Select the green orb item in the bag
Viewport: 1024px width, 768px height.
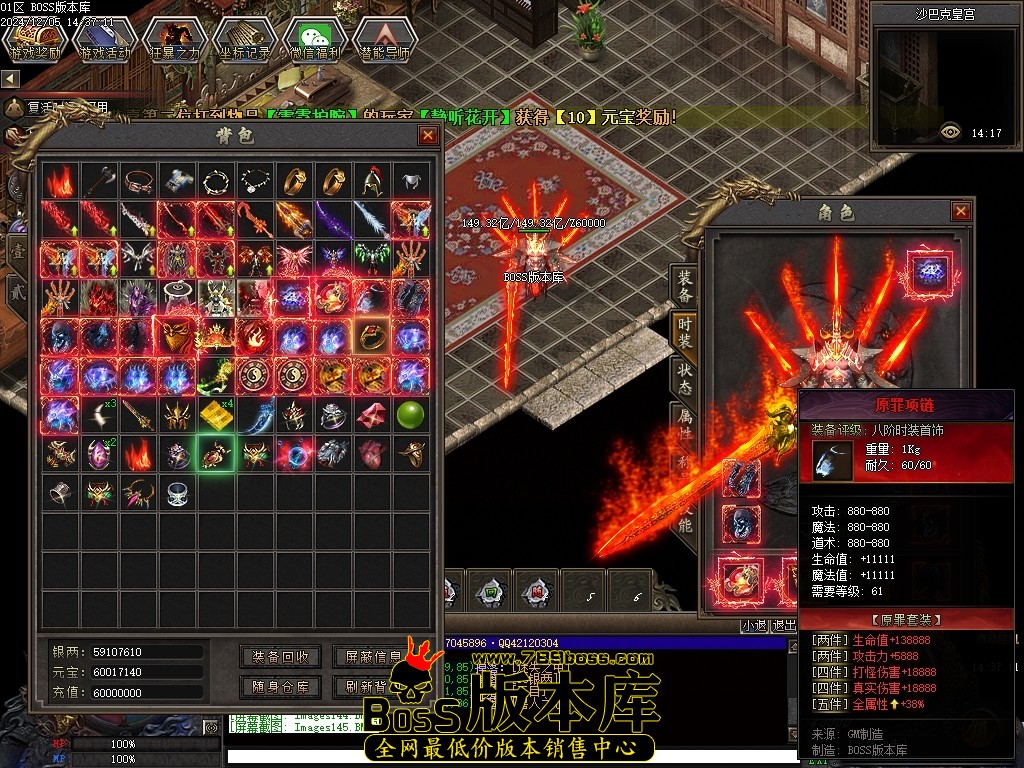tap(411, 415)
